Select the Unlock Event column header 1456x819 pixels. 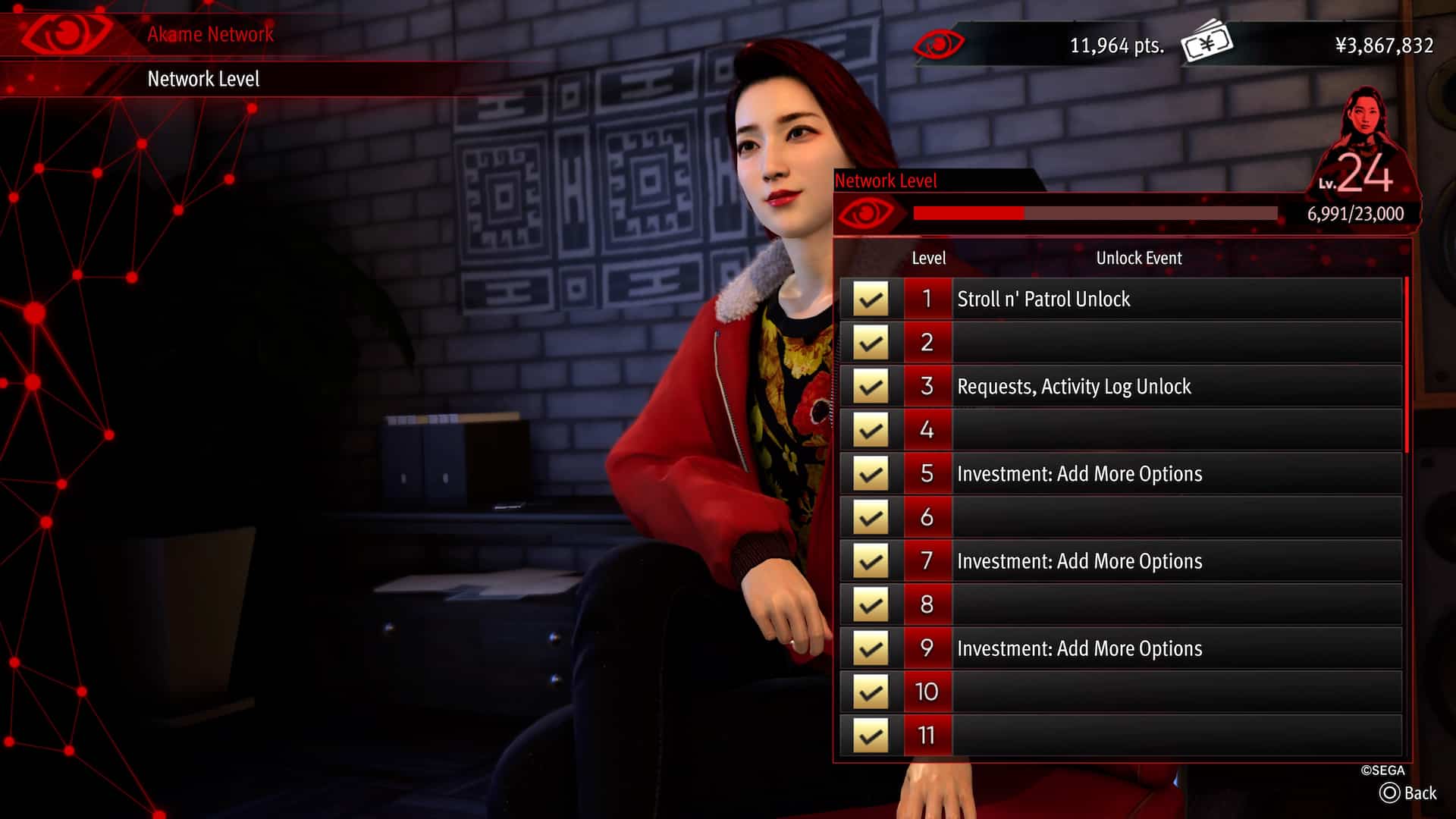[x=1138, y=258]
